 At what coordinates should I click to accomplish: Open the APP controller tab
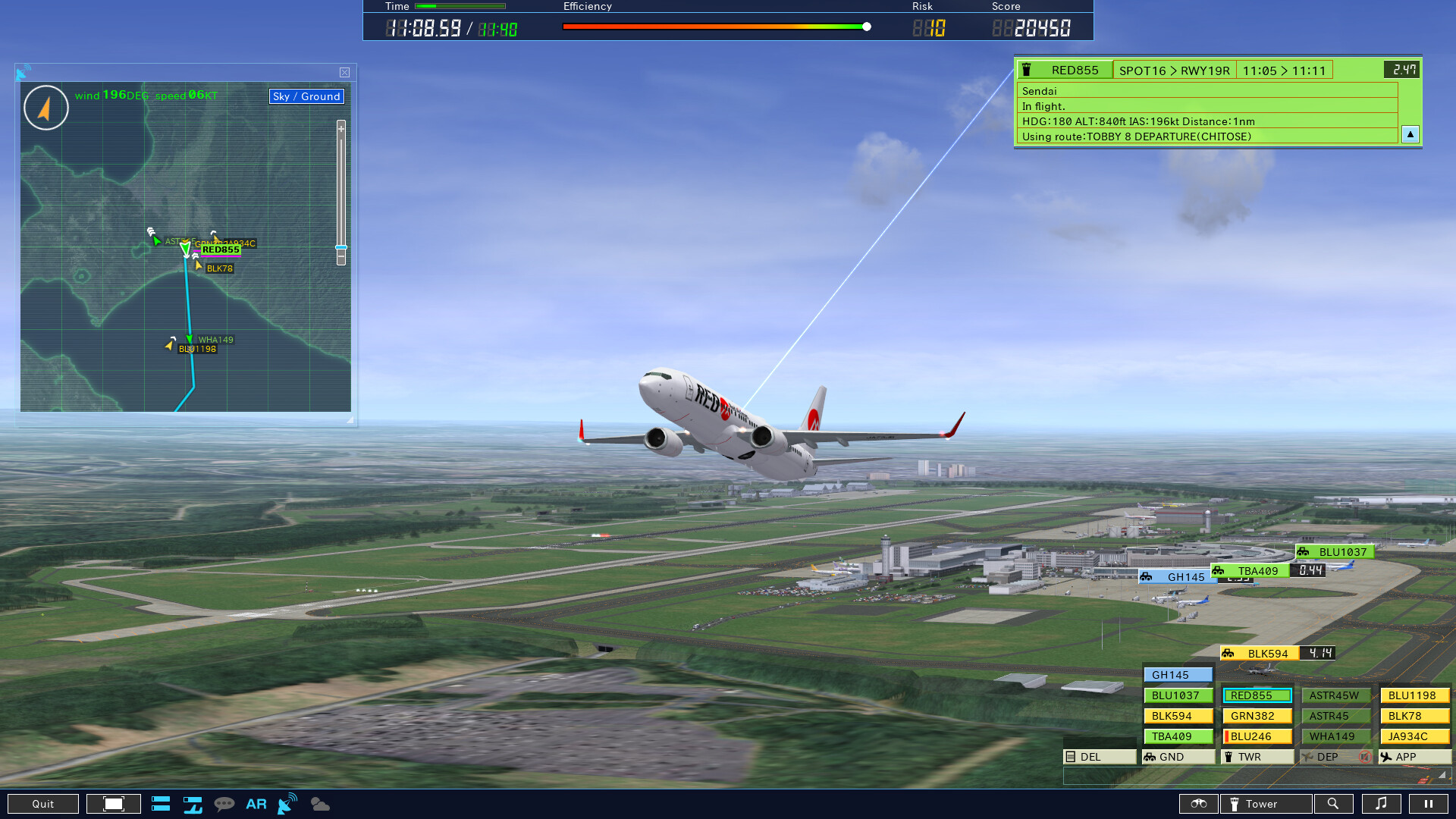click(x=1412, y=756)
